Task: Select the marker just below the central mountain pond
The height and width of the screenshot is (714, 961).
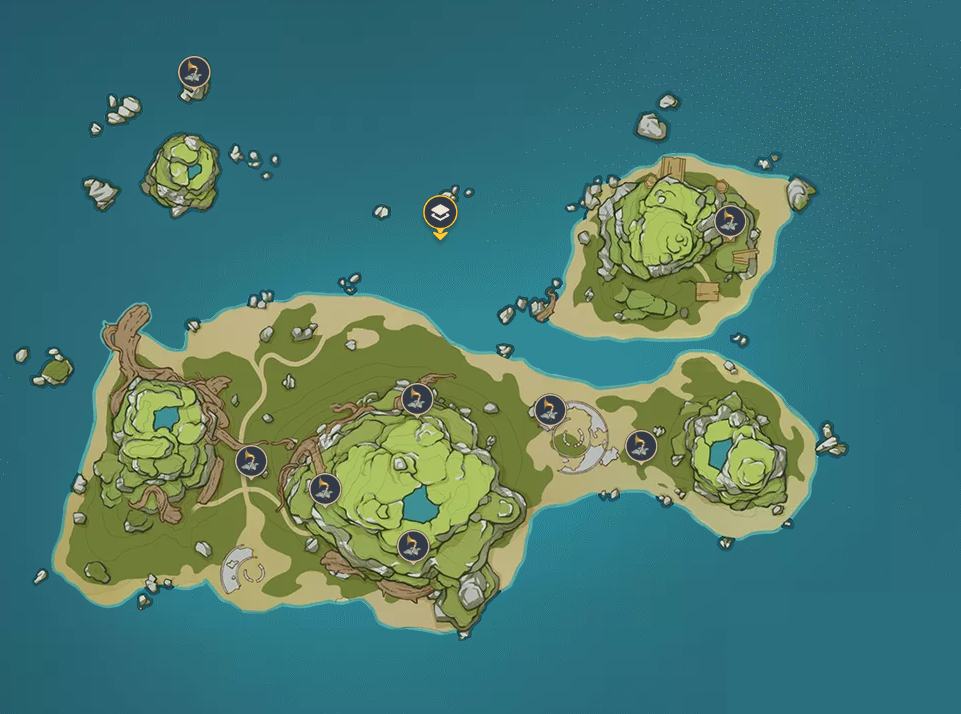Action: 412,545
